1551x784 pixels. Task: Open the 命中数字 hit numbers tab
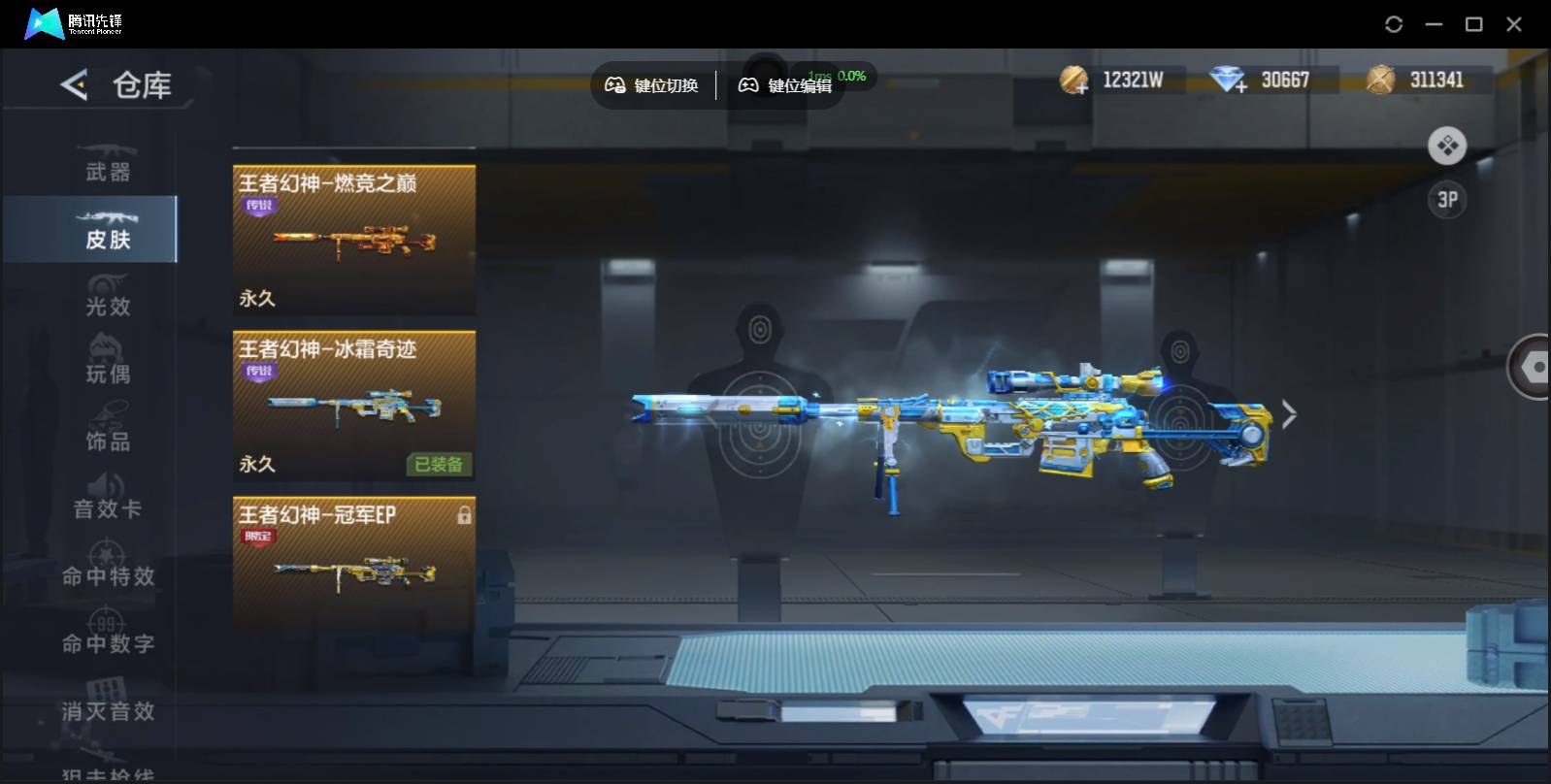coord(107,634)
